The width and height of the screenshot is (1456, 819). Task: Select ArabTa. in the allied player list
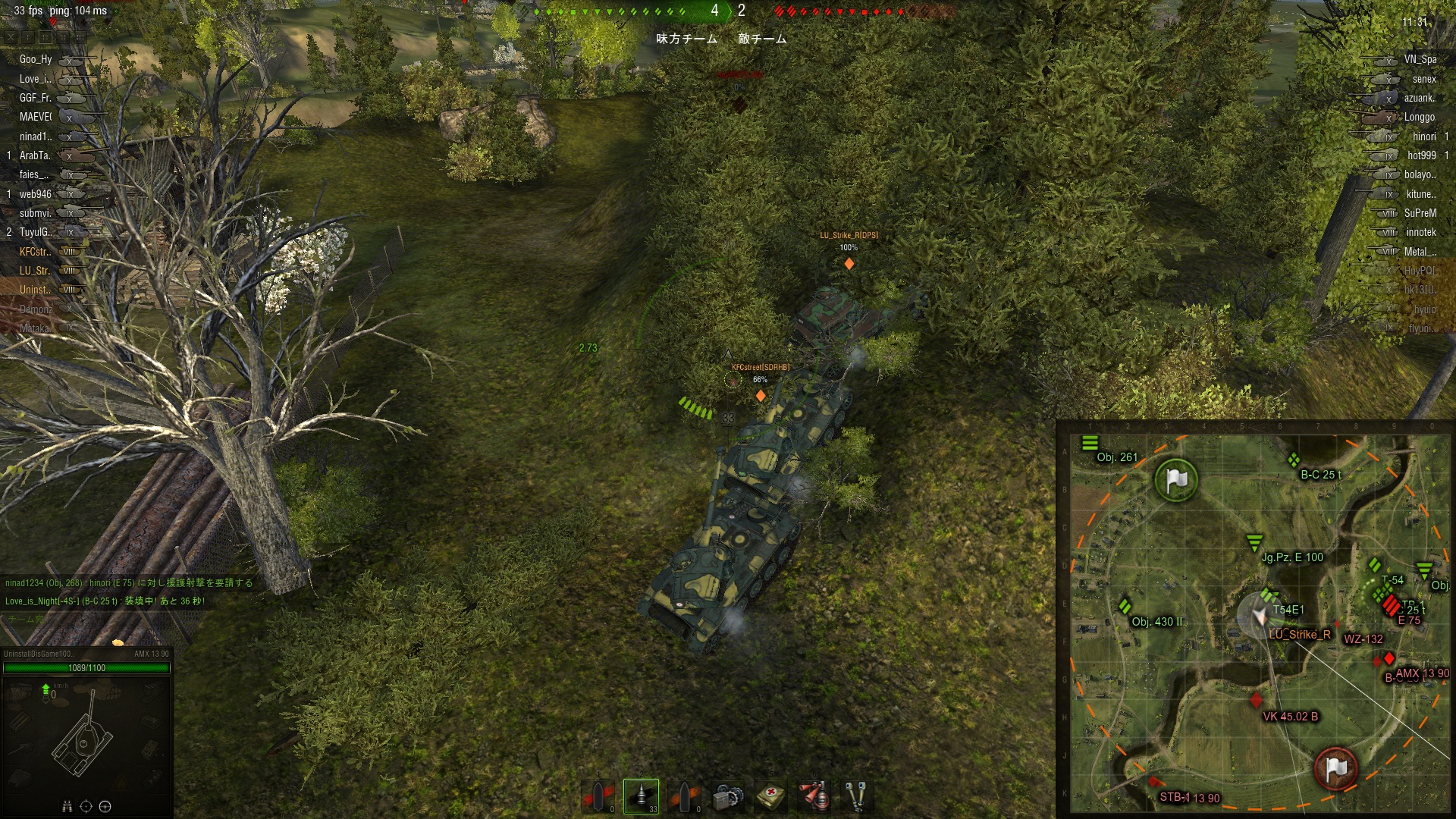point(35,155)
